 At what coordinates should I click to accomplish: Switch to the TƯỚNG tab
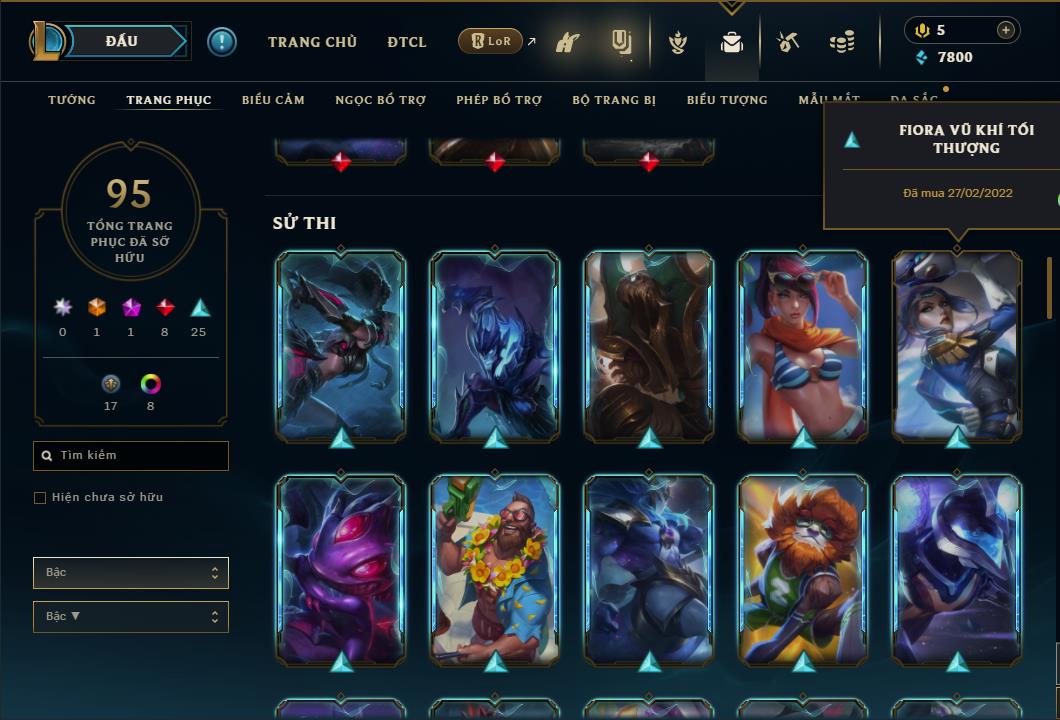pos(72,100)
